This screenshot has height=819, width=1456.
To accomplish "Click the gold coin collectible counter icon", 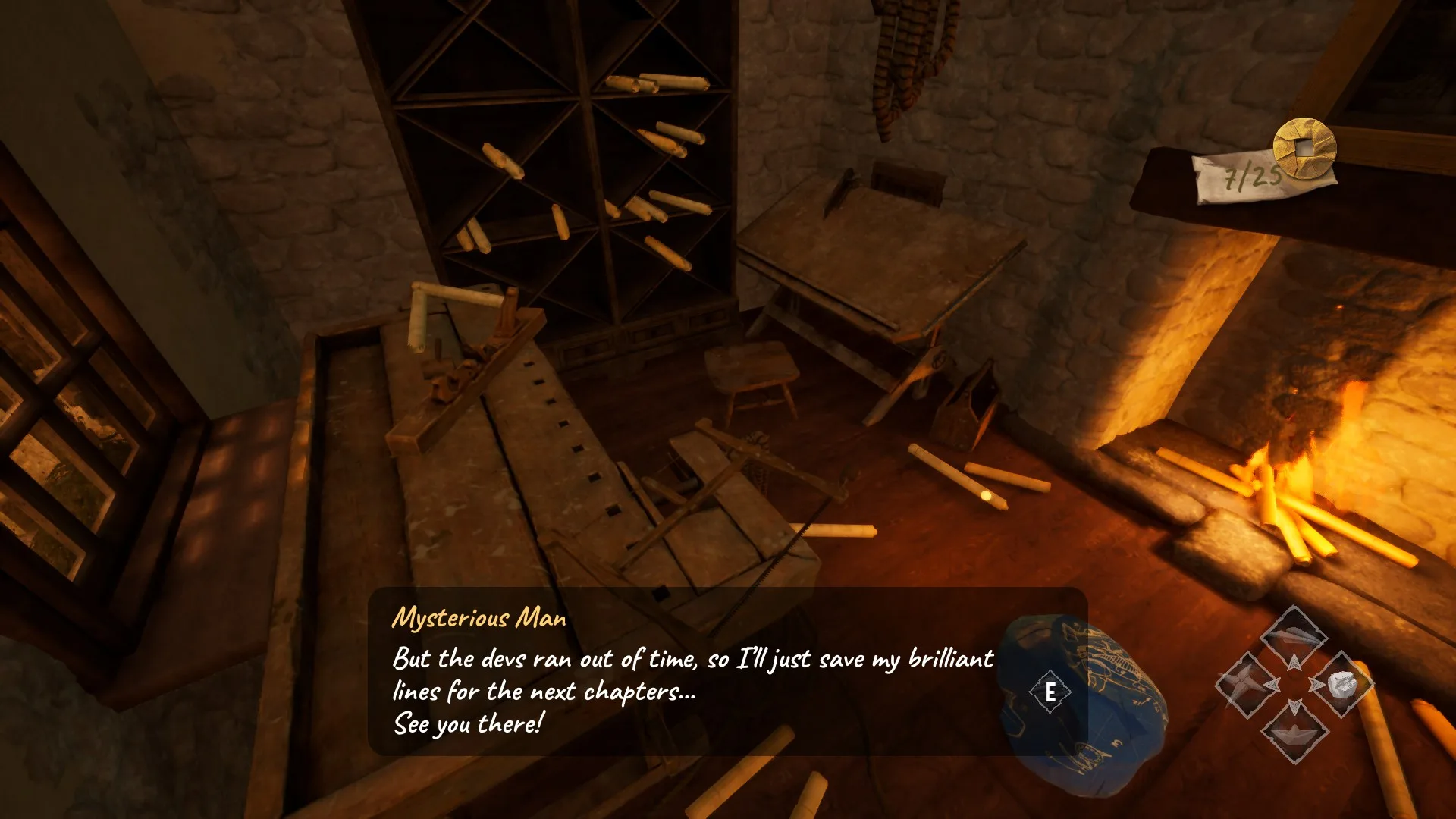I will [x=1304, y=148].
